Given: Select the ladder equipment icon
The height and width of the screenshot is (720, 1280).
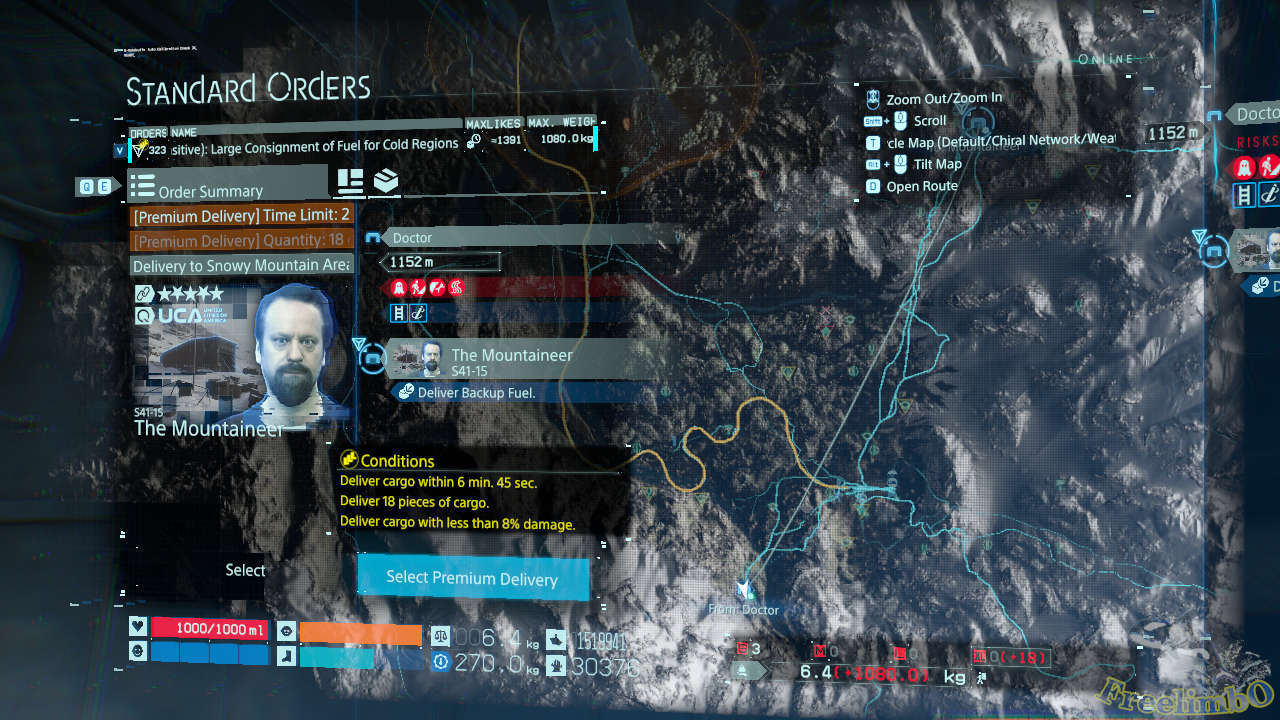Looking at the screenshot, I should [x=398, y=312].
